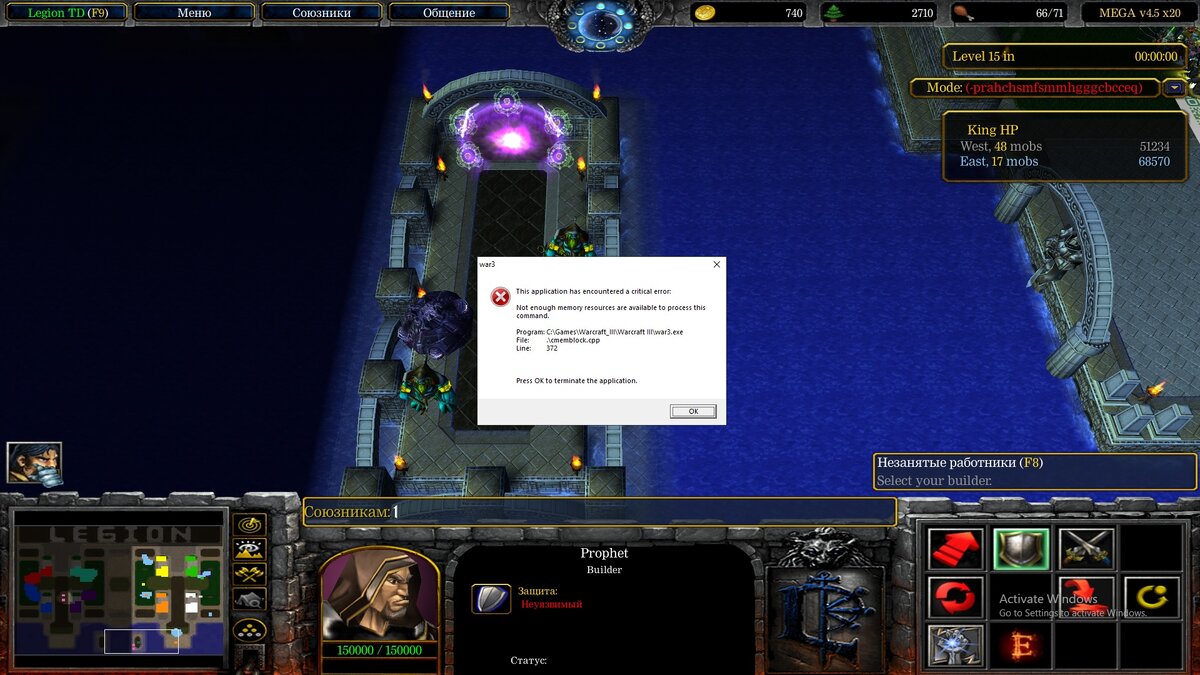This screenshot has width=1200, height=675.
Task: Click OK to terminate the application
Action: (693, 411)
